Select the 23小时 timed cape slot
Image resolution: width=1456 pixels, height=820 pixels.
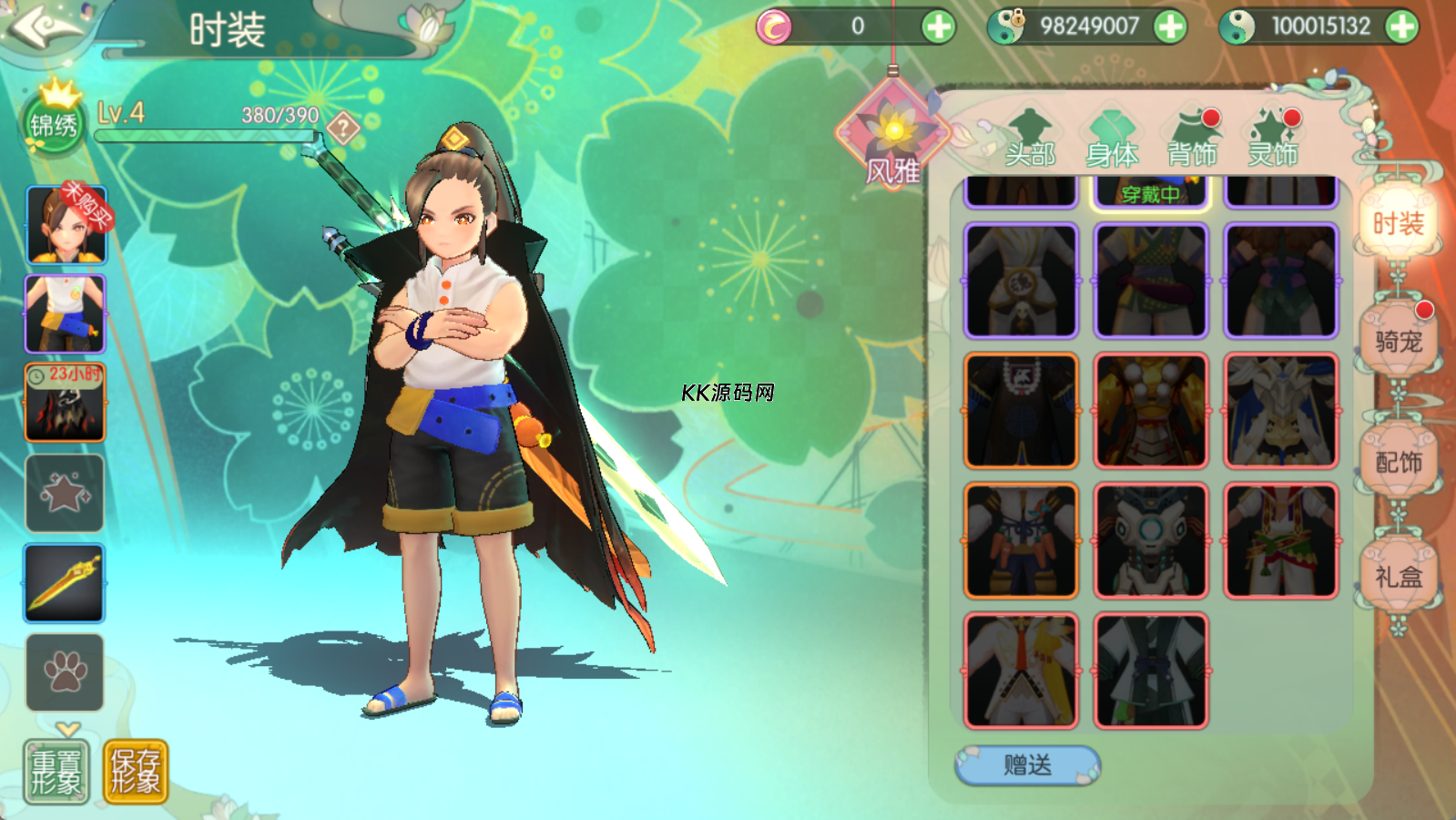[x=65, y=403]
